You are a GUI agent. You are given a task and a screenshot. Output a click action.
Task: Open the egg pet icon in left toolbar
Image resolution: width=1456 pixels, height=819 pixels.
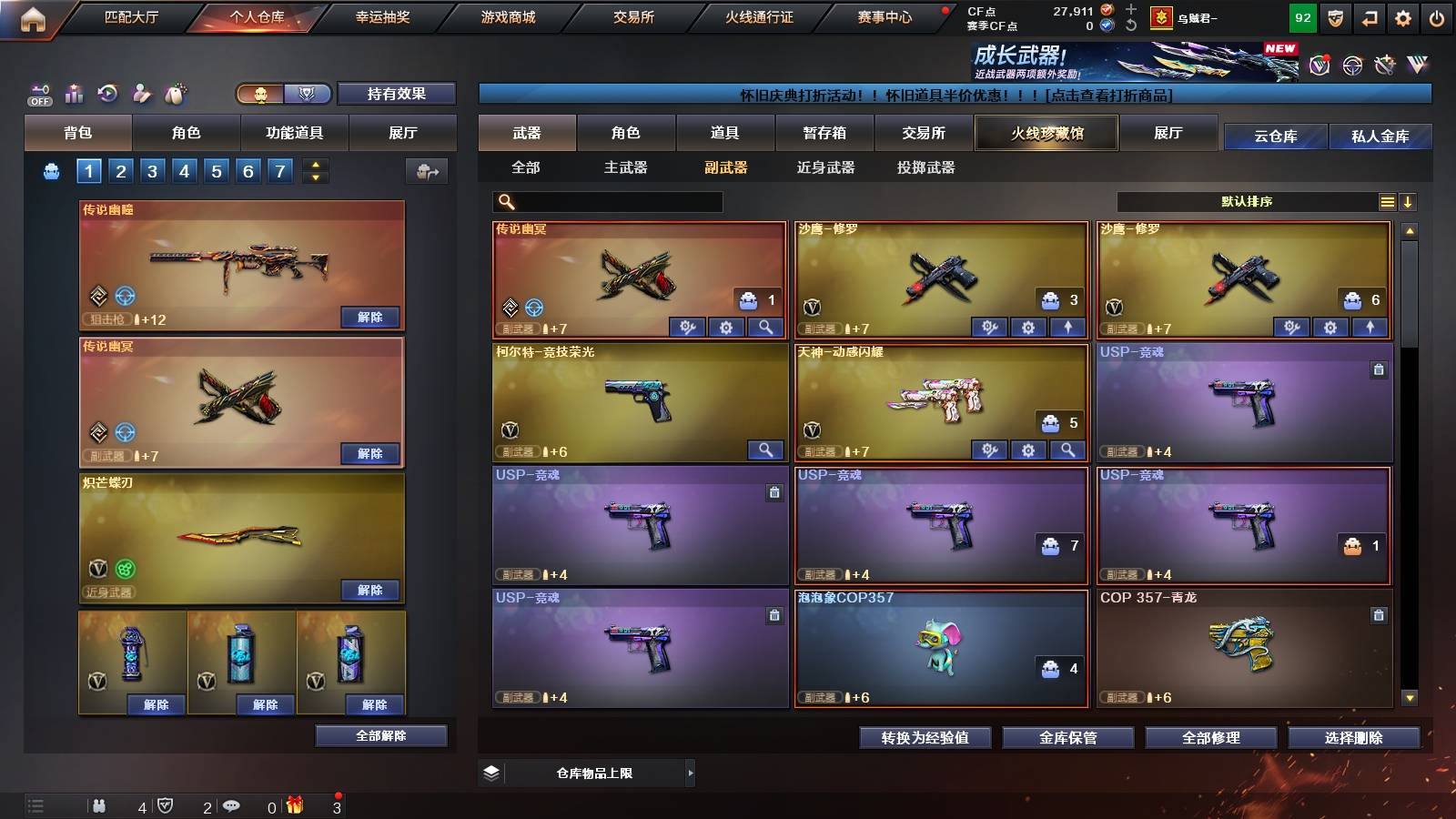(x=173, y=93)
